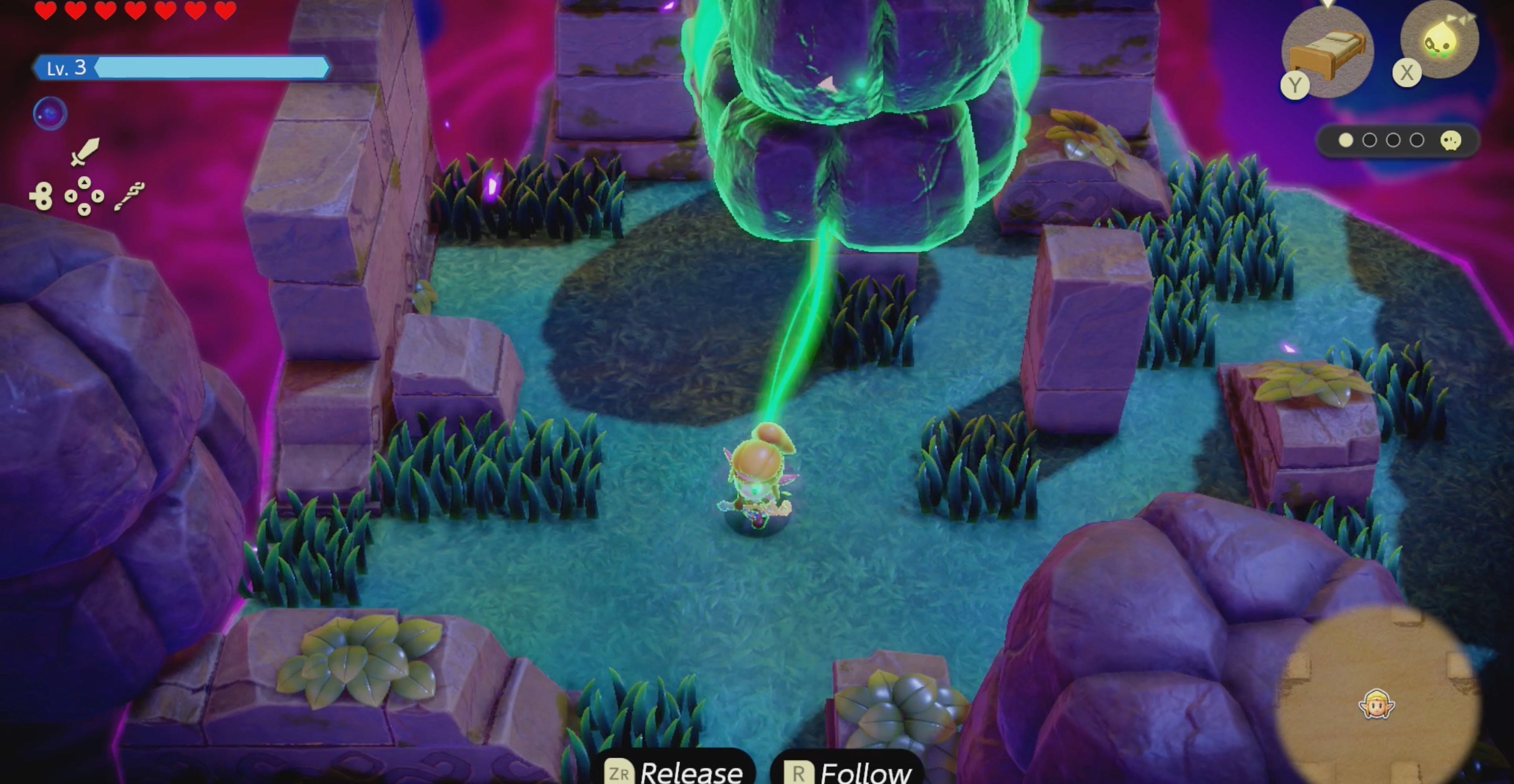Activate the Tri companion icon

[x=1439, y=40]
